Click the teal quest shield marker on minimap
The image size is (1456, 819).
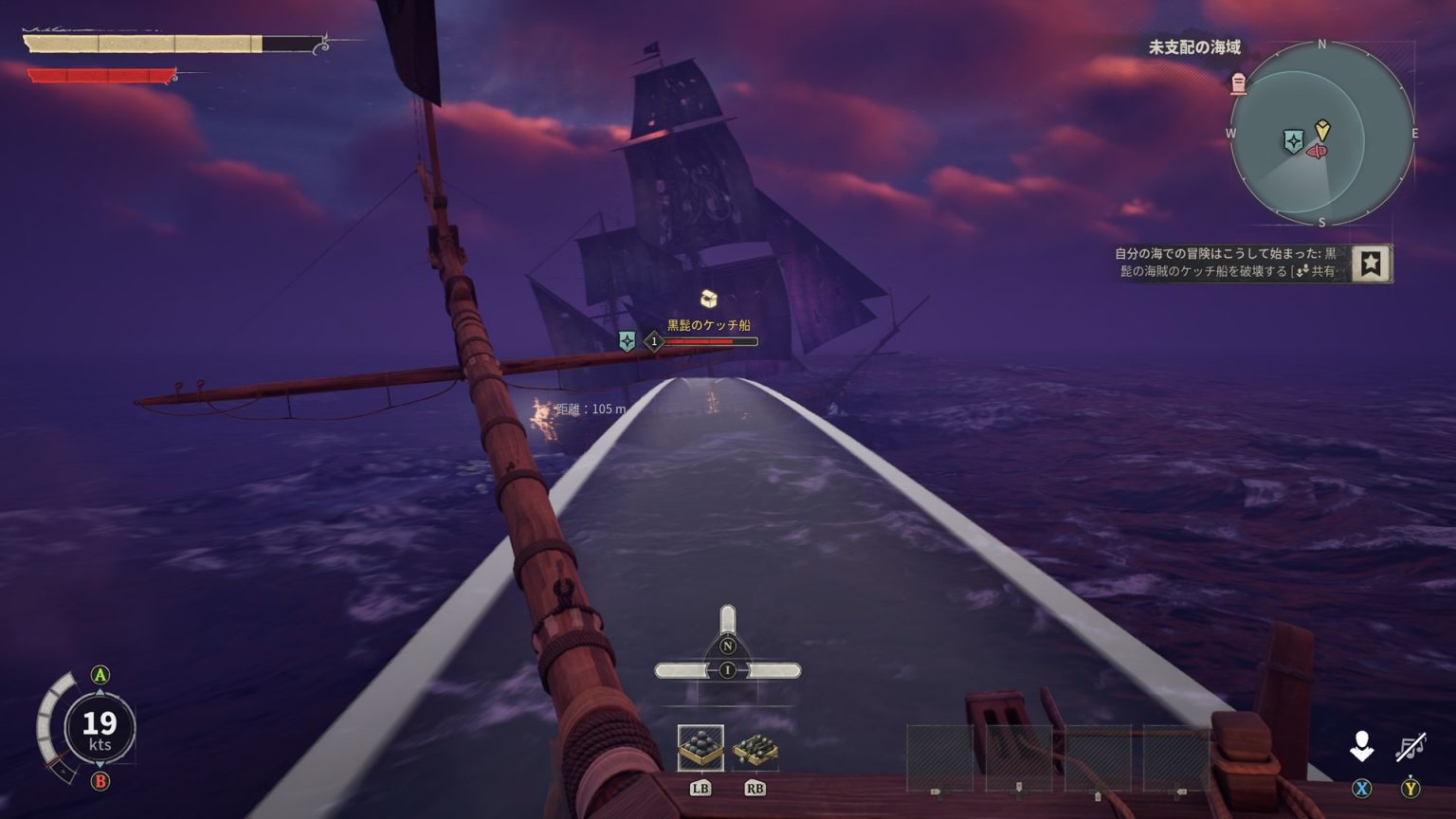click(1293, 141)
